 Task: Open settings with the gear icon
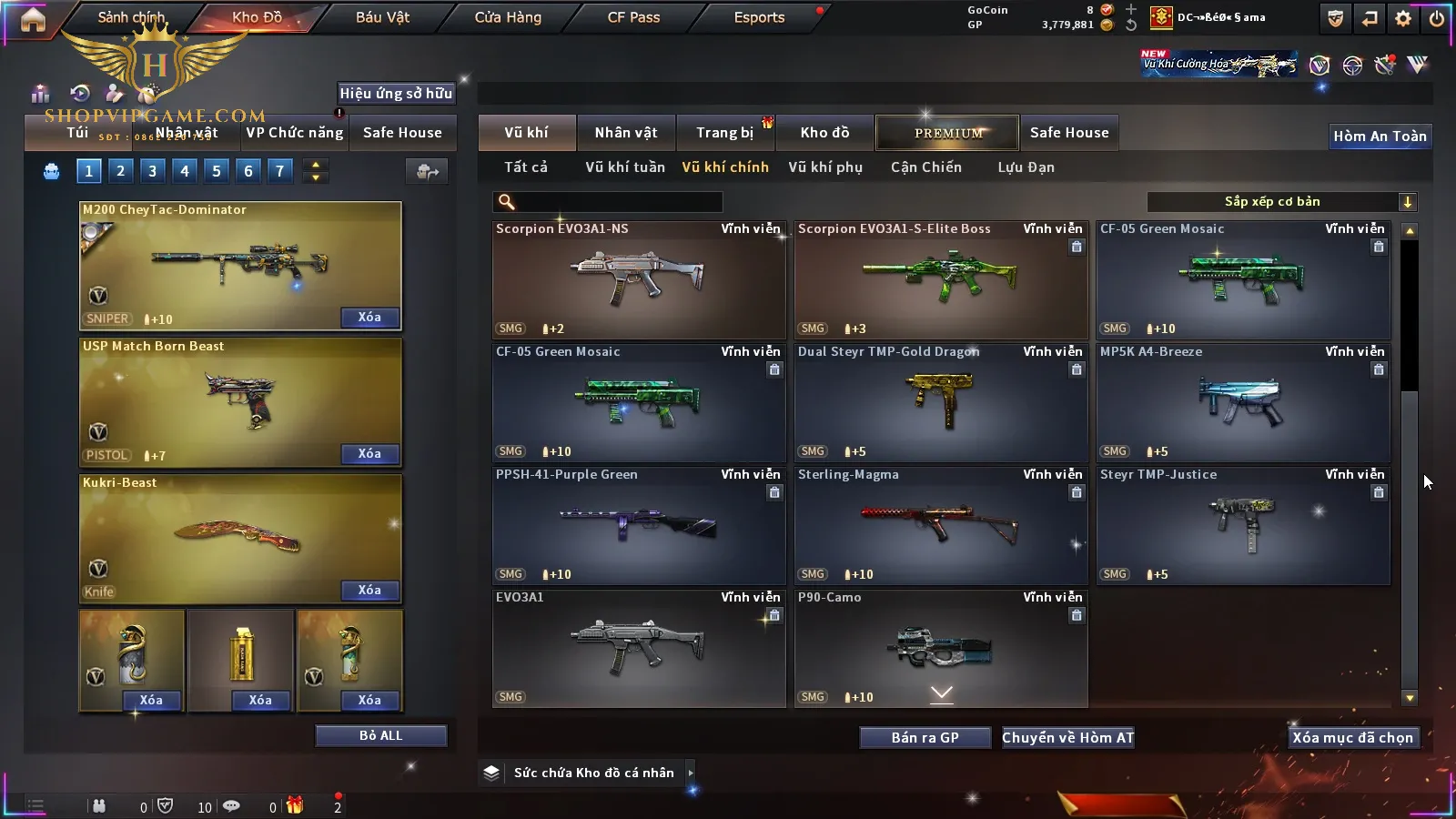click(1403, 18)
